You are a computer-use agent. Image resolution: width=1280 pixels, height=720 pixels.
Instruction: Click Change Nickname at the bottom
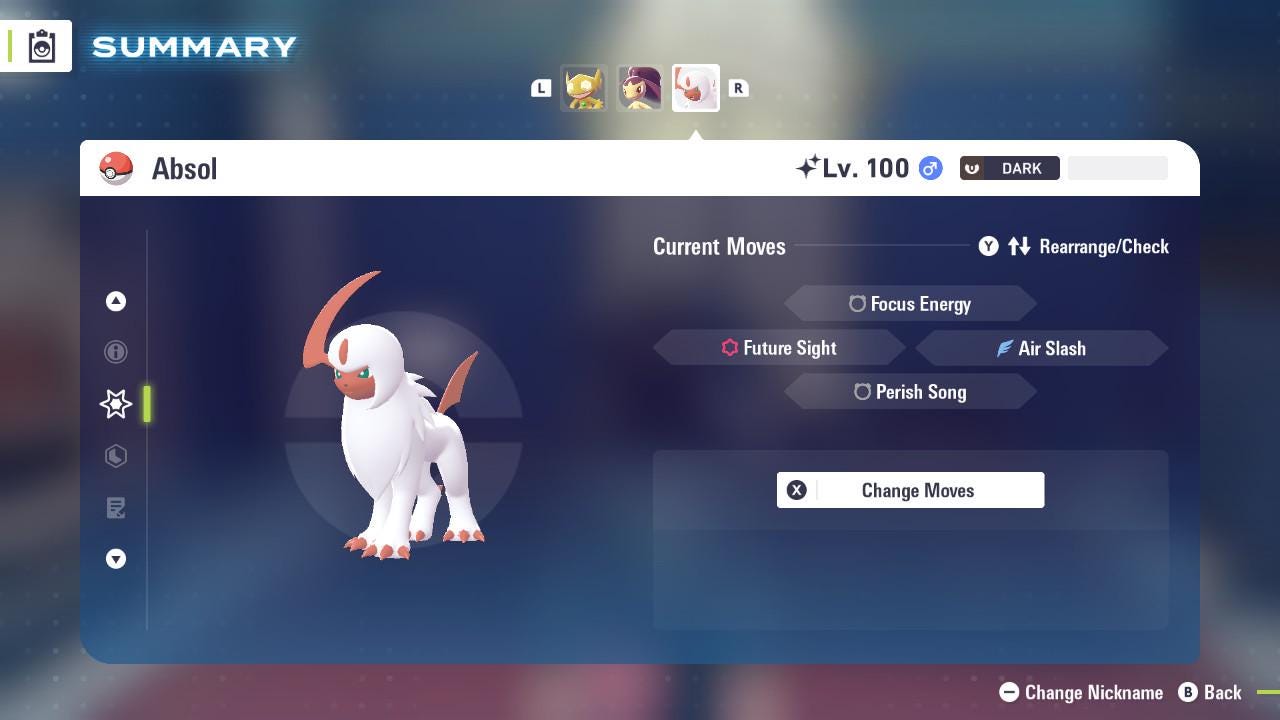pos(1080,692)
